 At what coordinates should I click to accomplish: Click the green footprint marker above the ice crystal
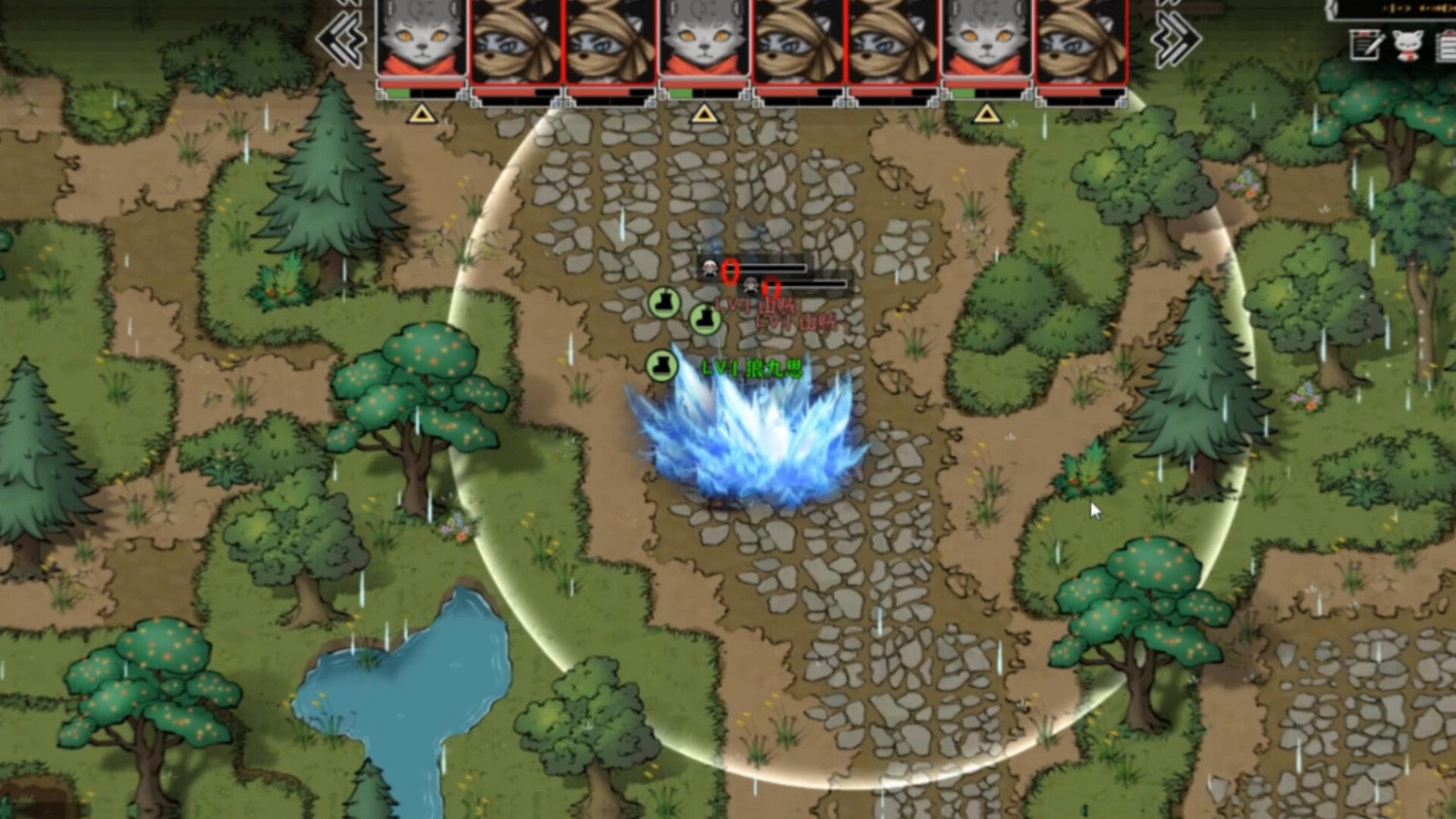pos(662,365)
